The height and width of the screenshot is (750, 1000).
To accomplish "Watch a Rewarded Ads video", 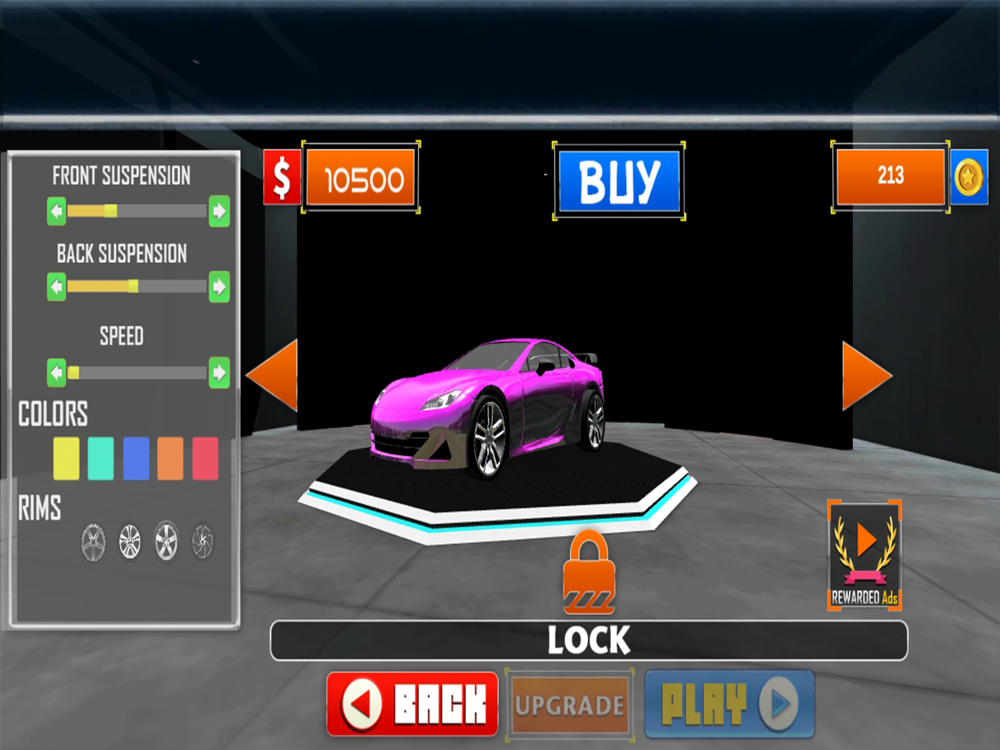I will [x=865, y=556].
